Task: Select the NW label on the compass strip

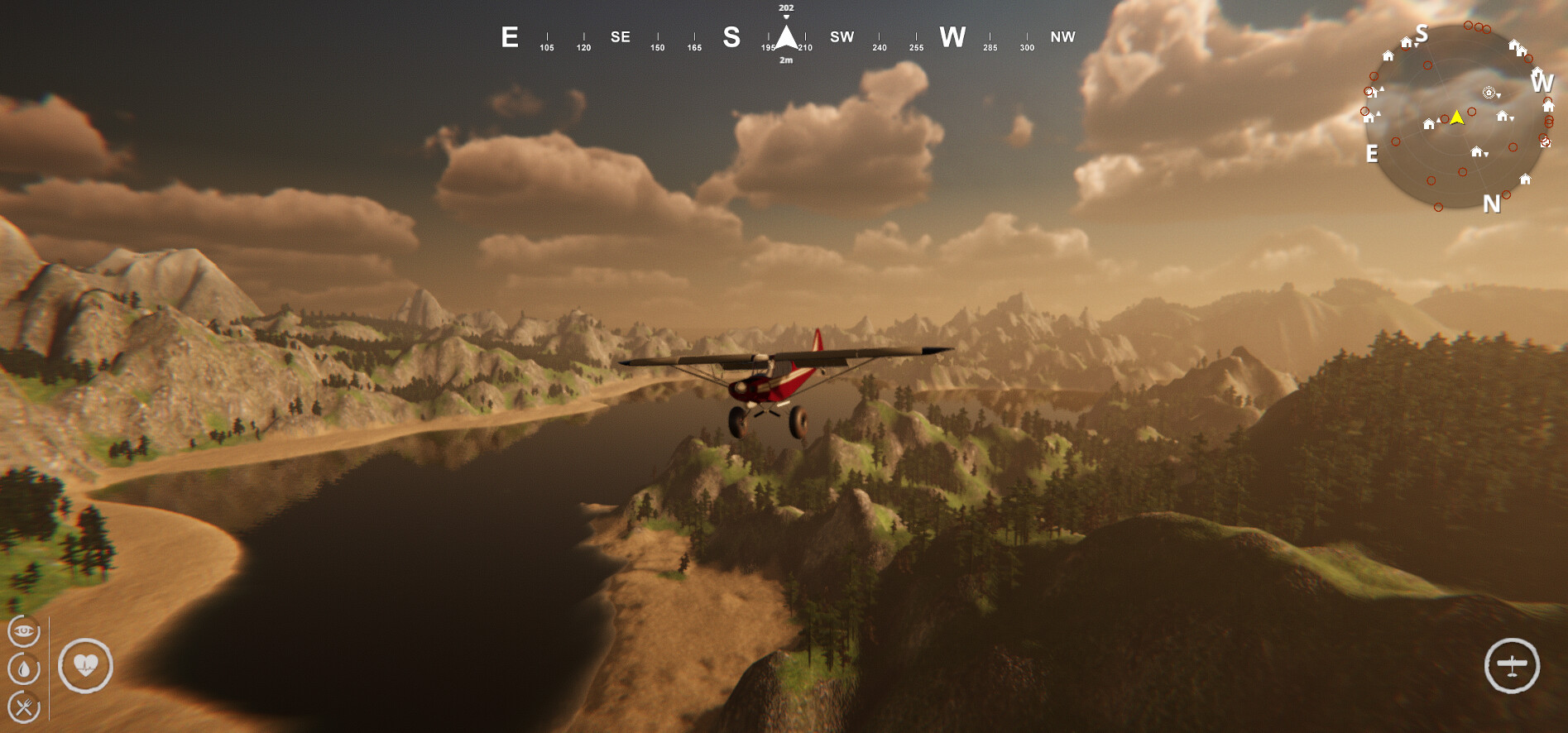Action: coord(1063,36)
